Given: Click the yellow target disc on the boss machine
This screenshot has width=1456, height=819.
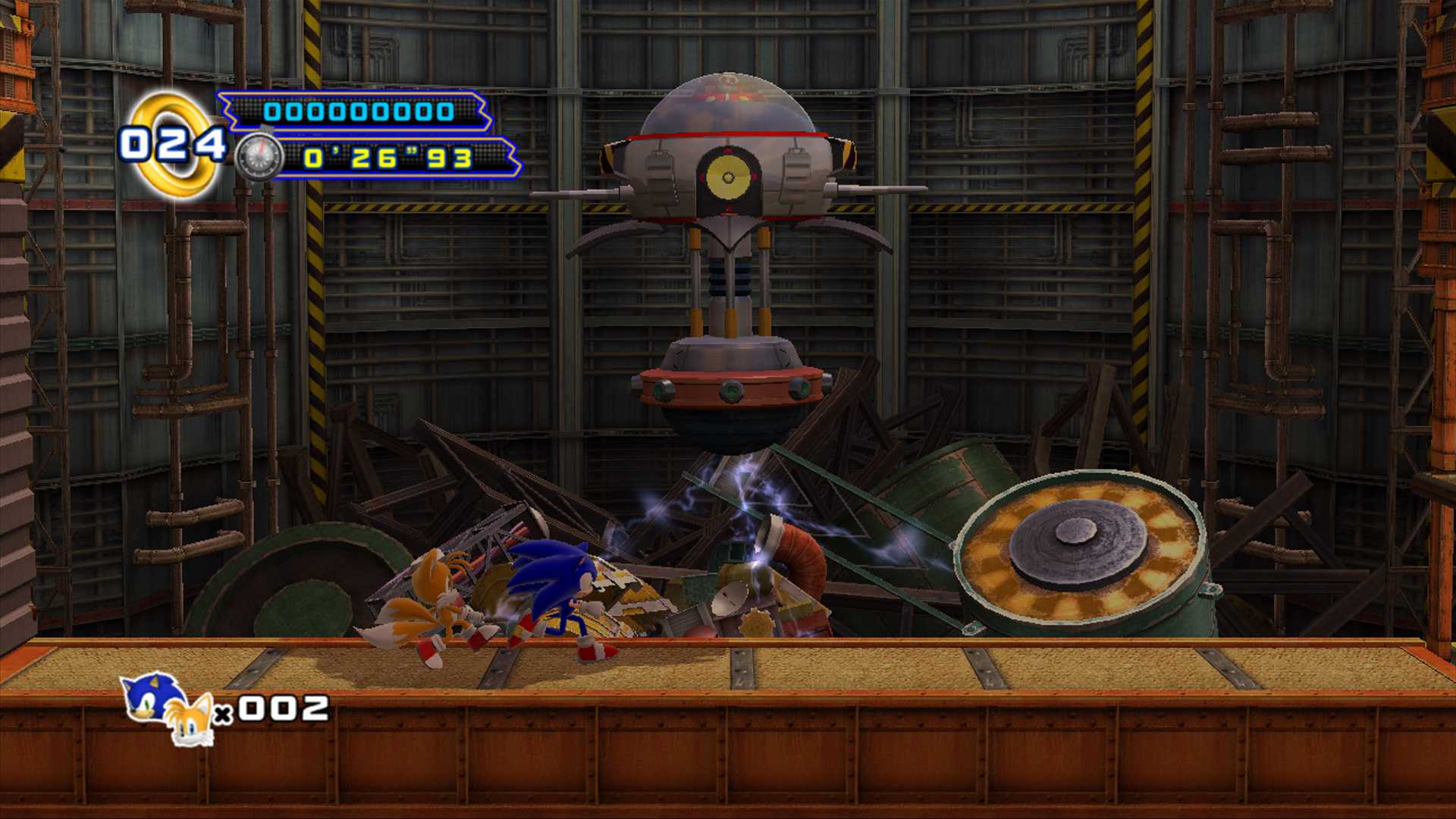Looking at the screenshot, I should click(x=730, y=178).
